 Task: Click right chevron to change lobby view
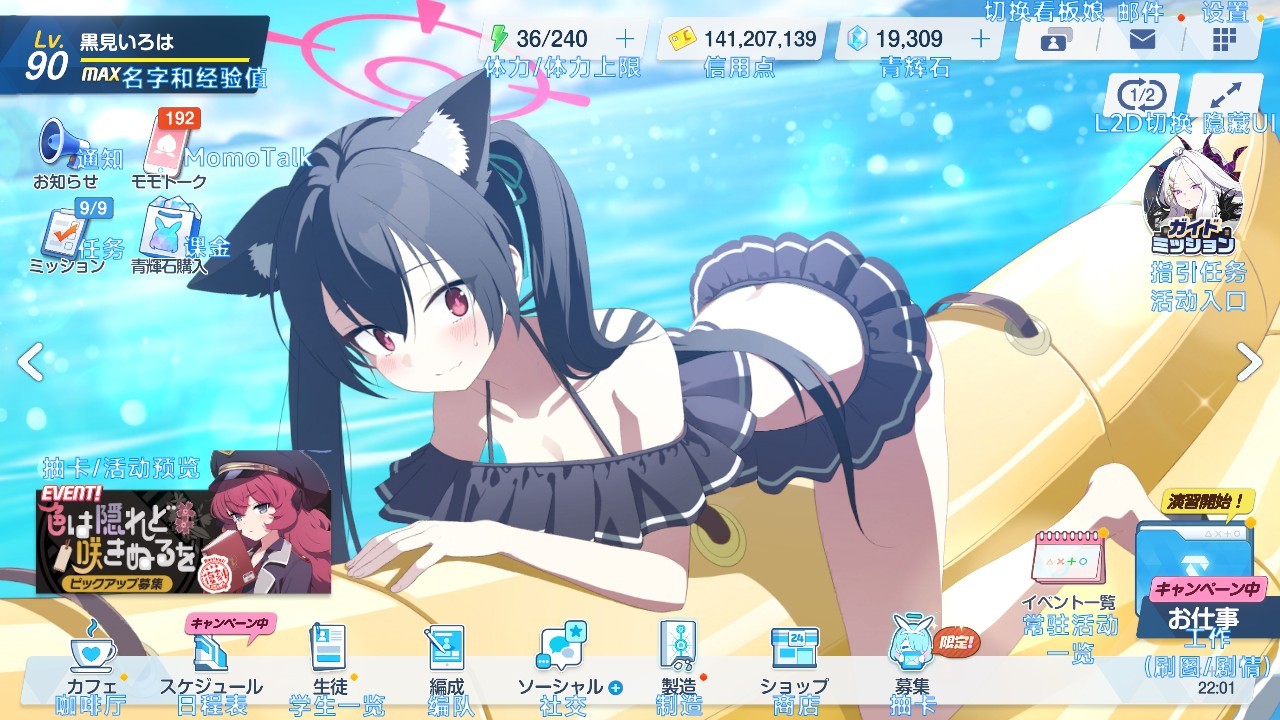(x=1252, y=360)
